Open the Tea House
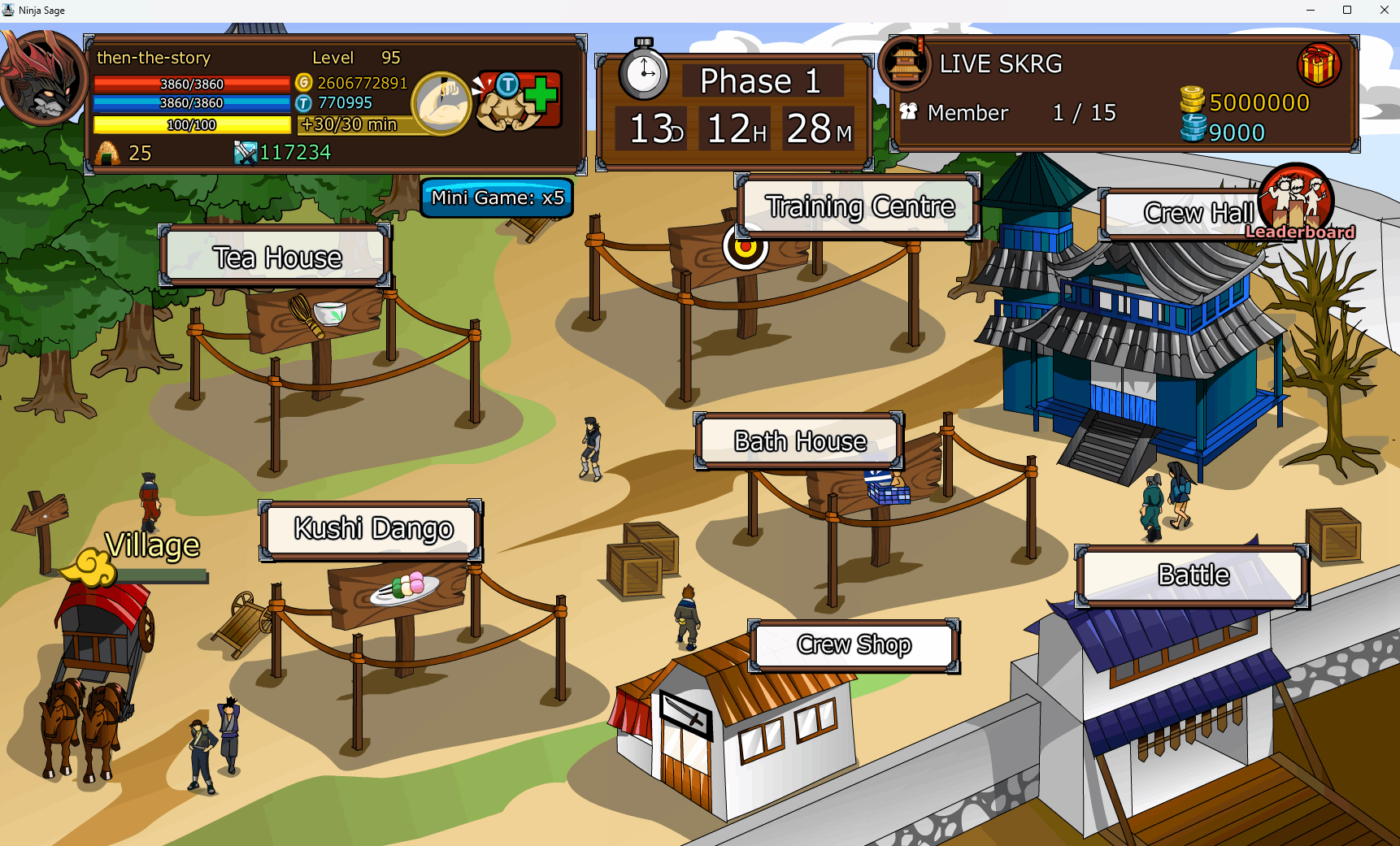The width and height of the screenshot is (1400, 846). [276, 256]
